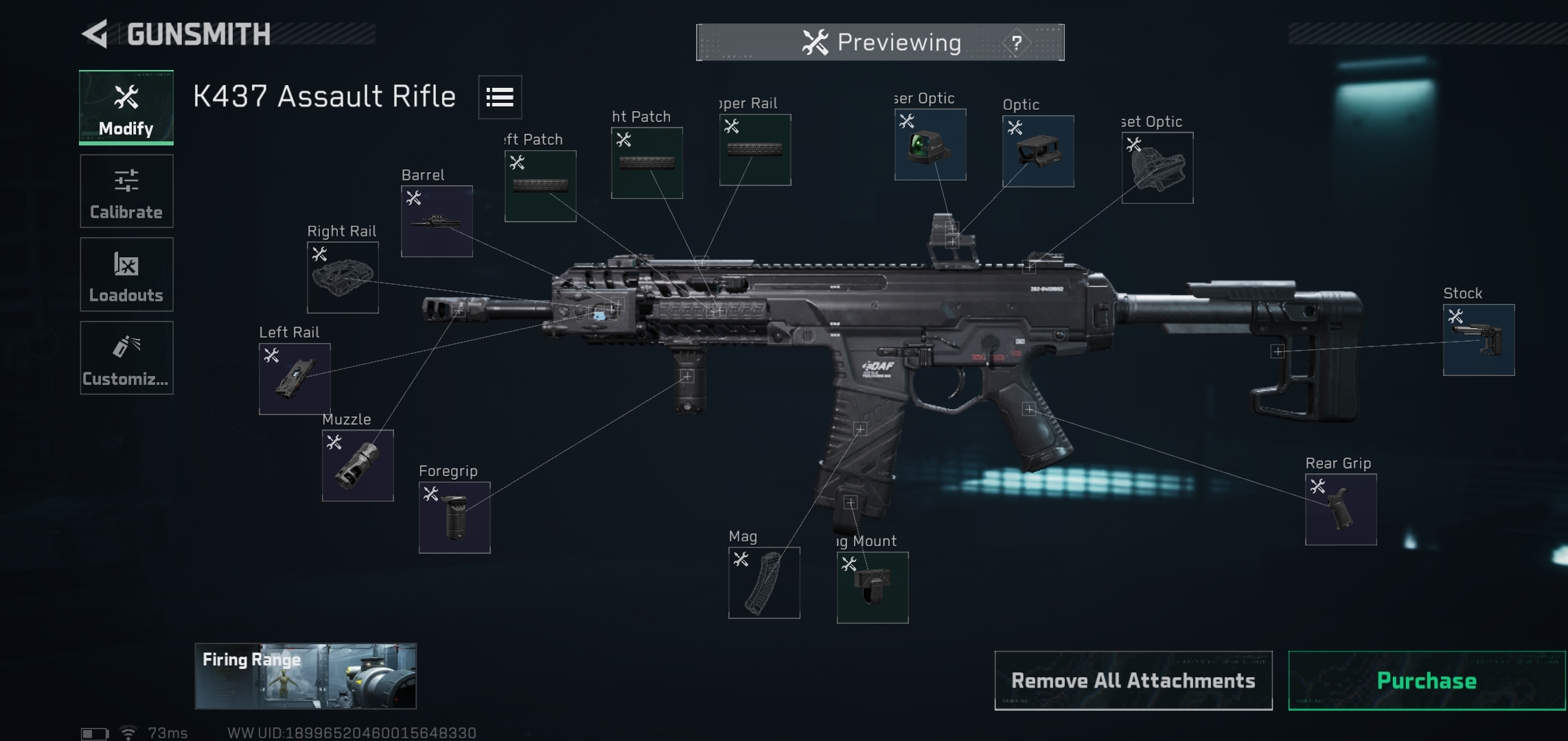This screenshot has height=741, width=1568.
Task: Switch to the Customize tab
Action: point(126,358)
